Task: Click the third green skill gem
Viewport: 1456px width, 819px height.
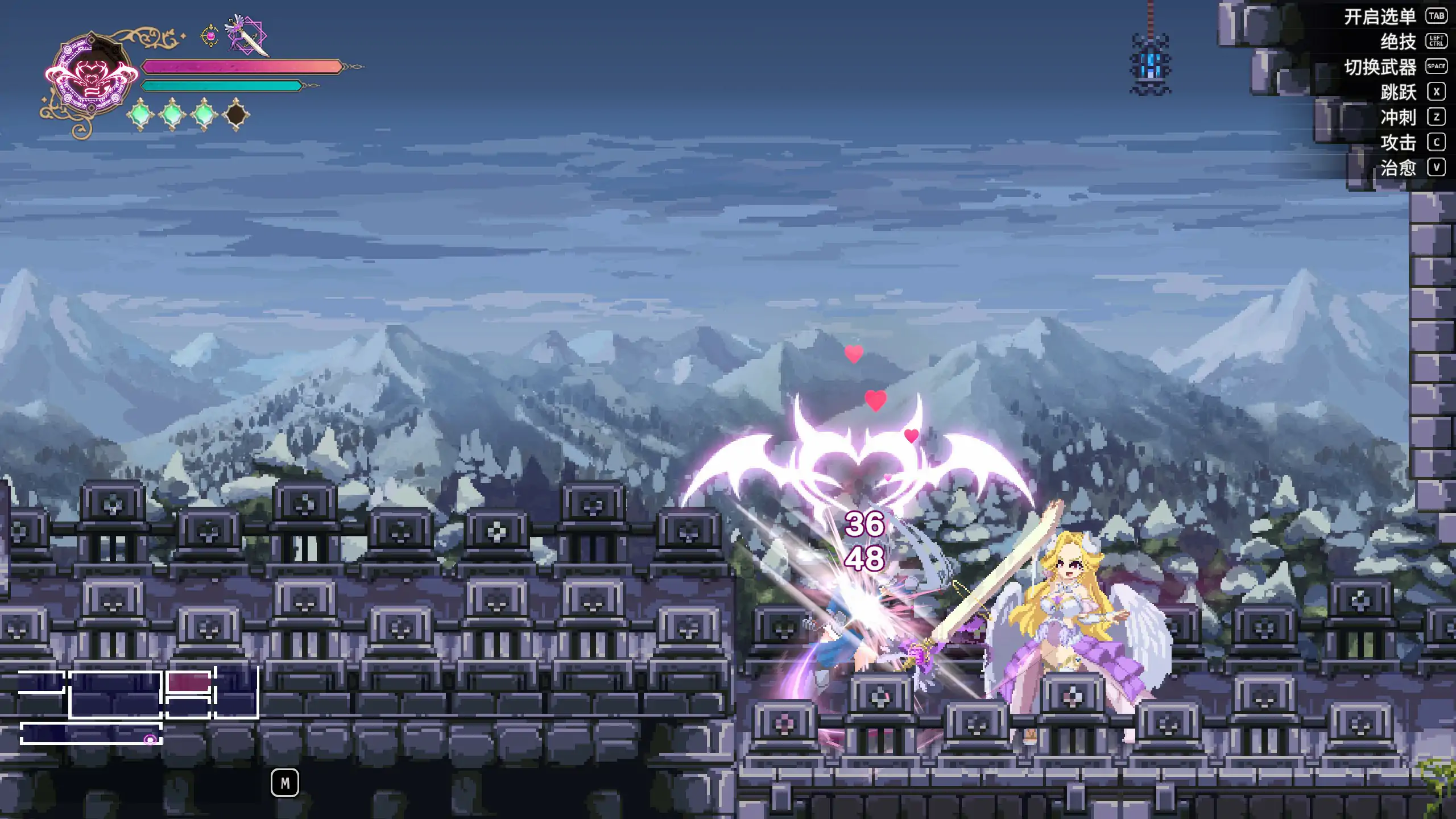Action: (x=205, y=114)
